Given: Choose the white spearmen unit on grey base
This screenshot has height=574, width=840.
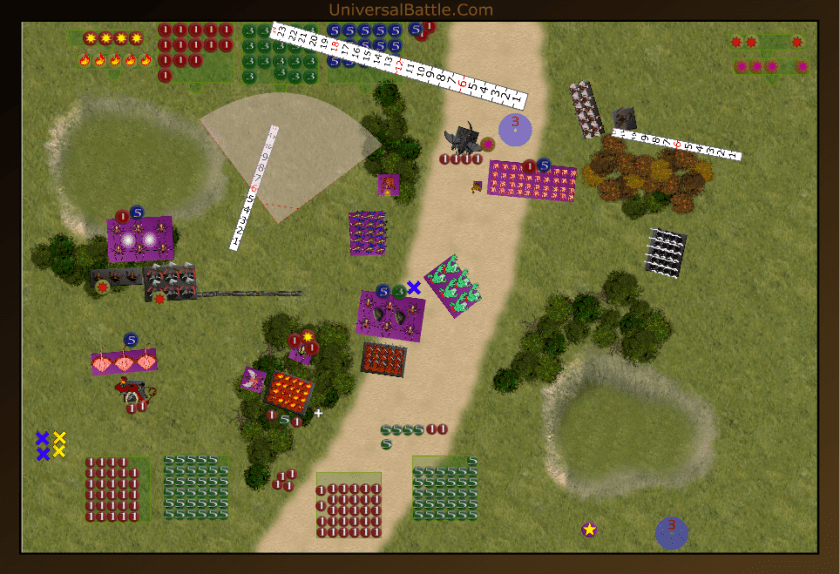Looking at the screenshot, I should [x=666, y=252].
